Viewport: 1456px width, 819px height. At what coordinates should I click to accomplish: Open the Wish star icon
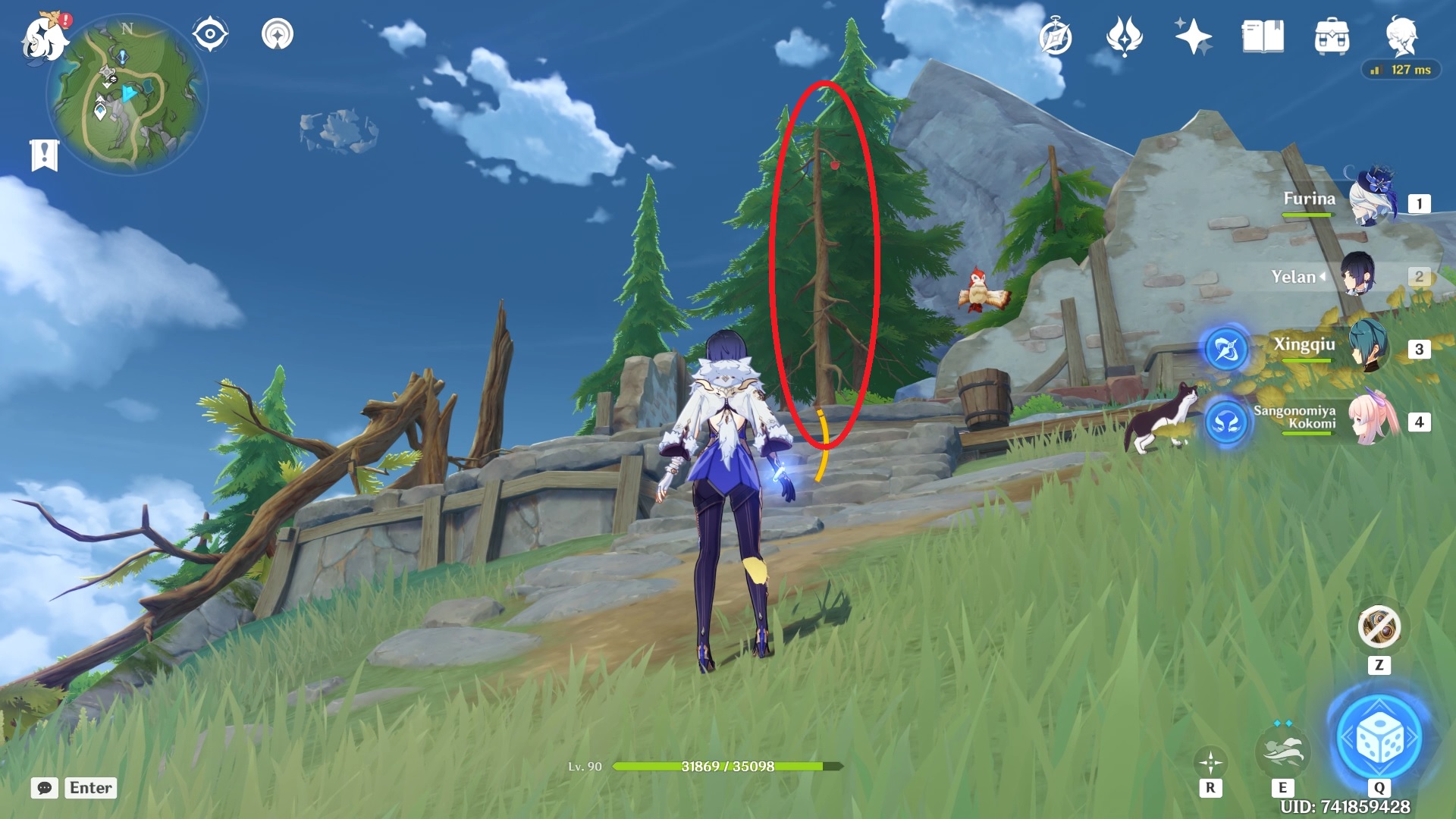tap(1193, 36)
